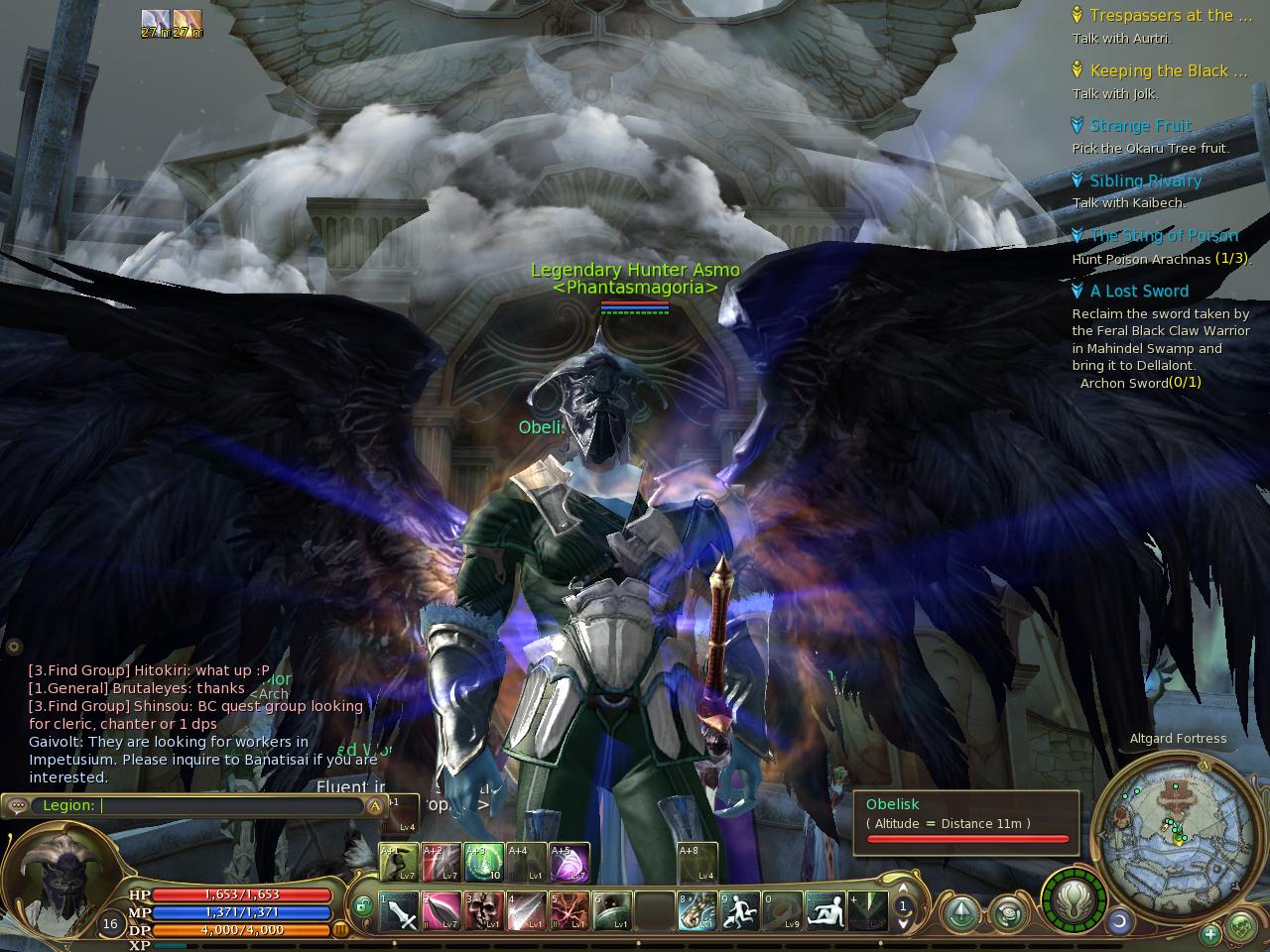The image size is (1270, 952).
Task: Select the A Lost Sword quest entry
Action: (1138, 292)
